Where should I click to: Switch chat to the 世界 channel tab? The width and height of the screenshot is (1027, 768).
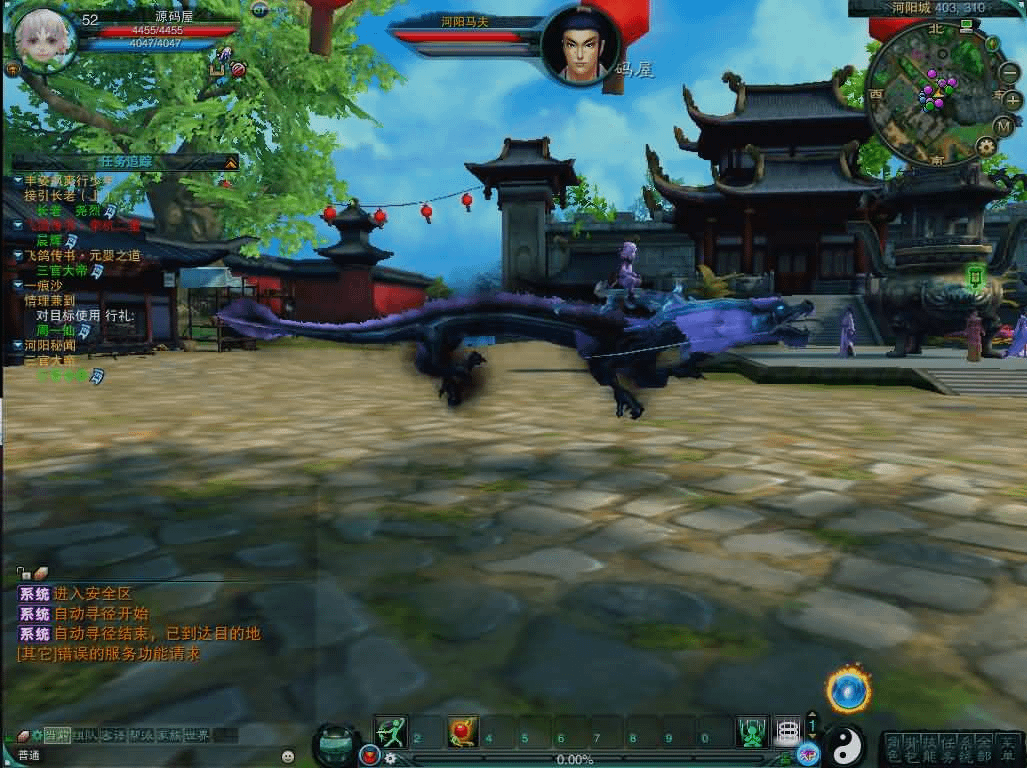[197, 736]
